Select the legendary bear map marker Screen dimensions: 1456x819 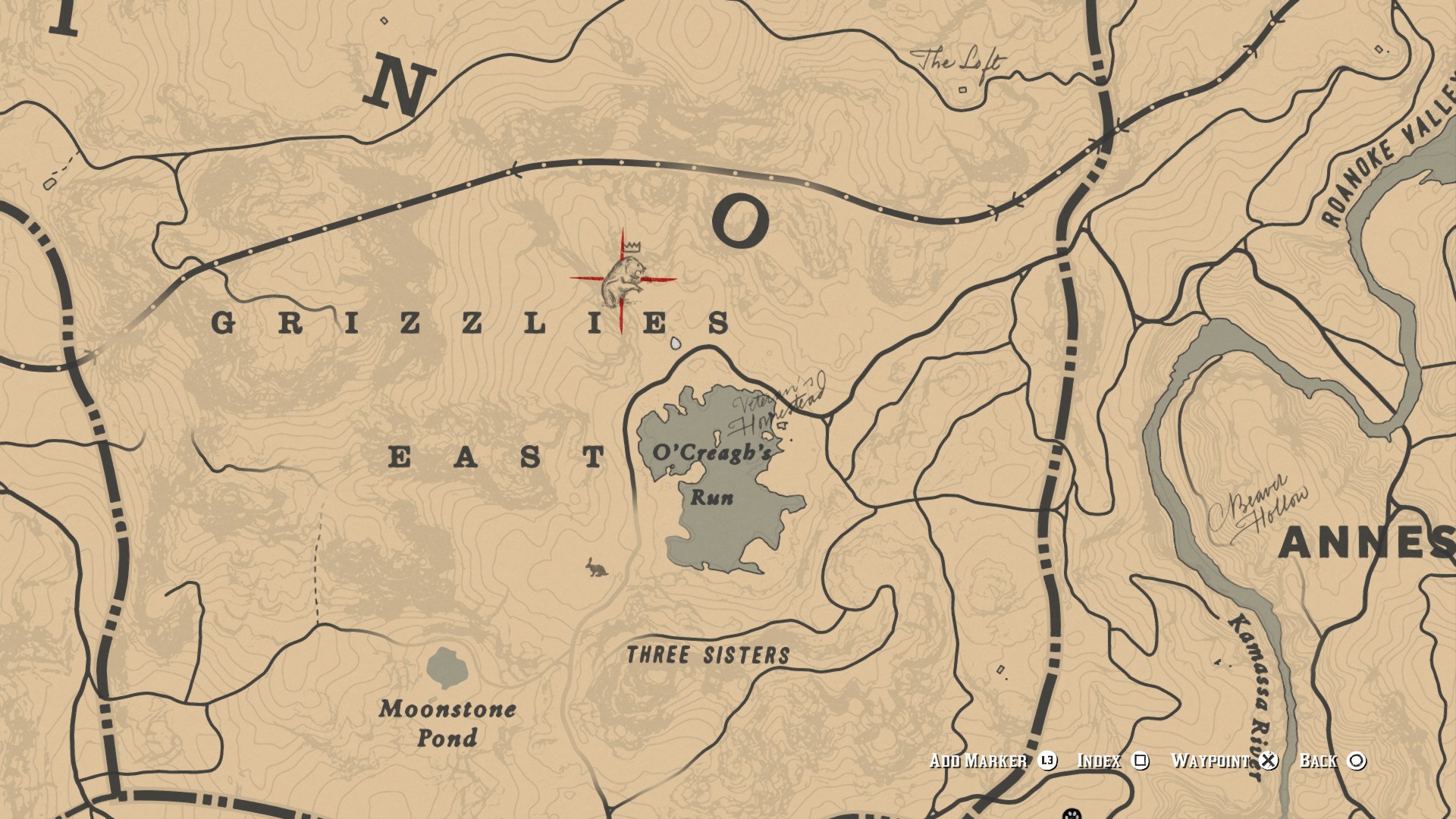tap(623, 282)
